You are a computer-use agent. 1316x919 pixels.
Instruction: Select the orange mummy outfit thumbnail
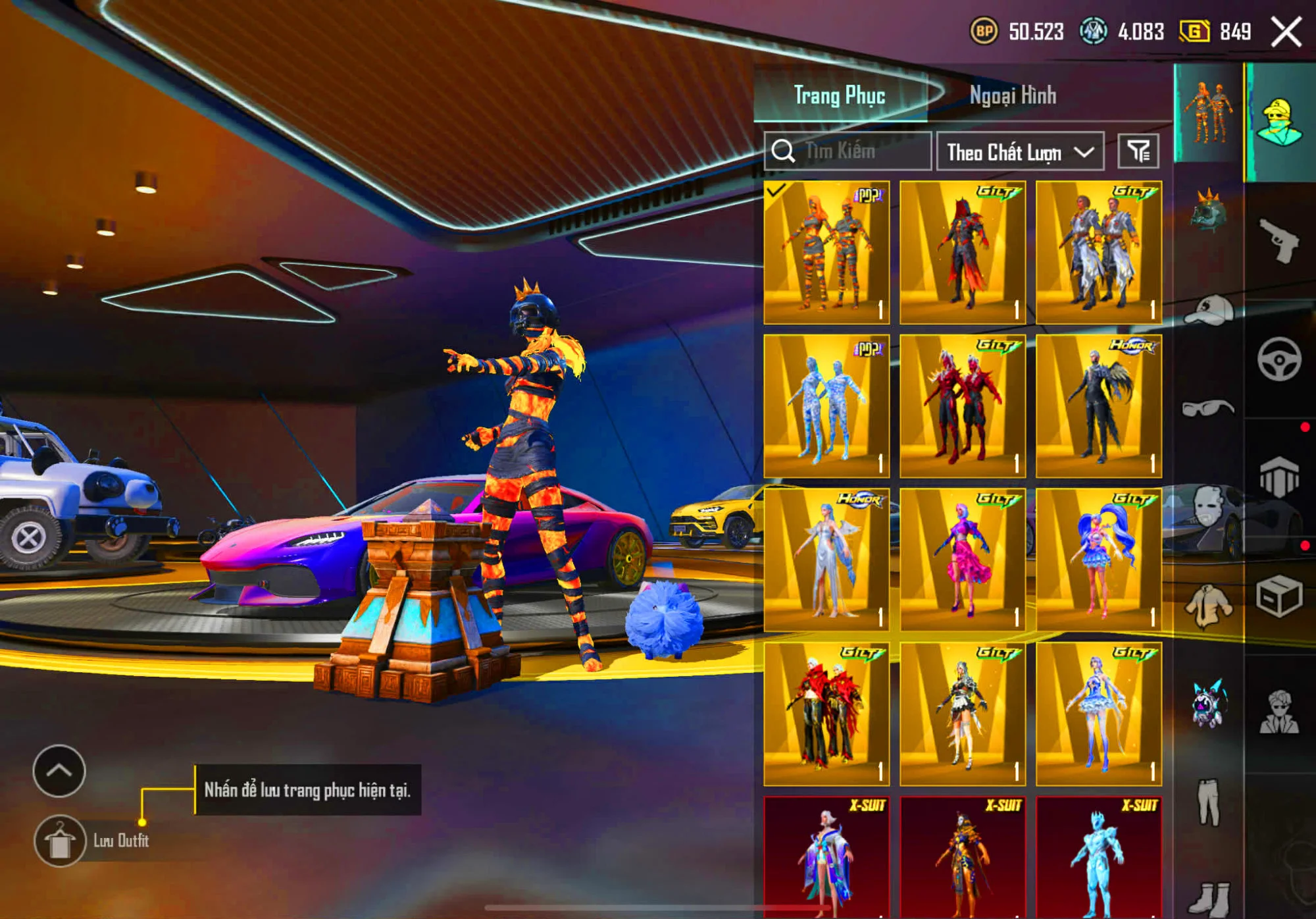[x=826, y=253]
